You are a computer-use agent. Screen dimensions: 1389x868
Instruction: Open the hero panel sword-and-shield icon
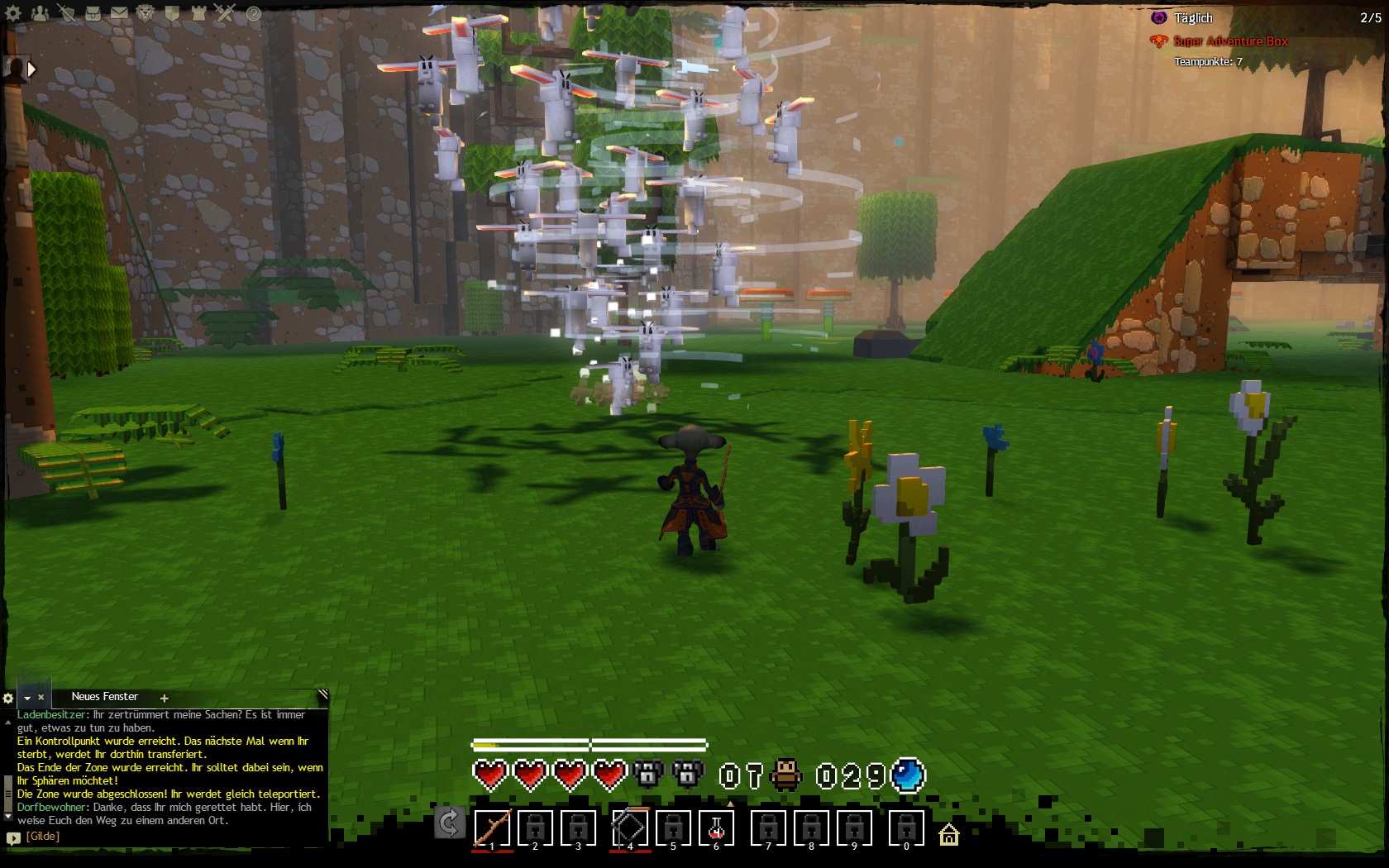(x=66, y=12)
